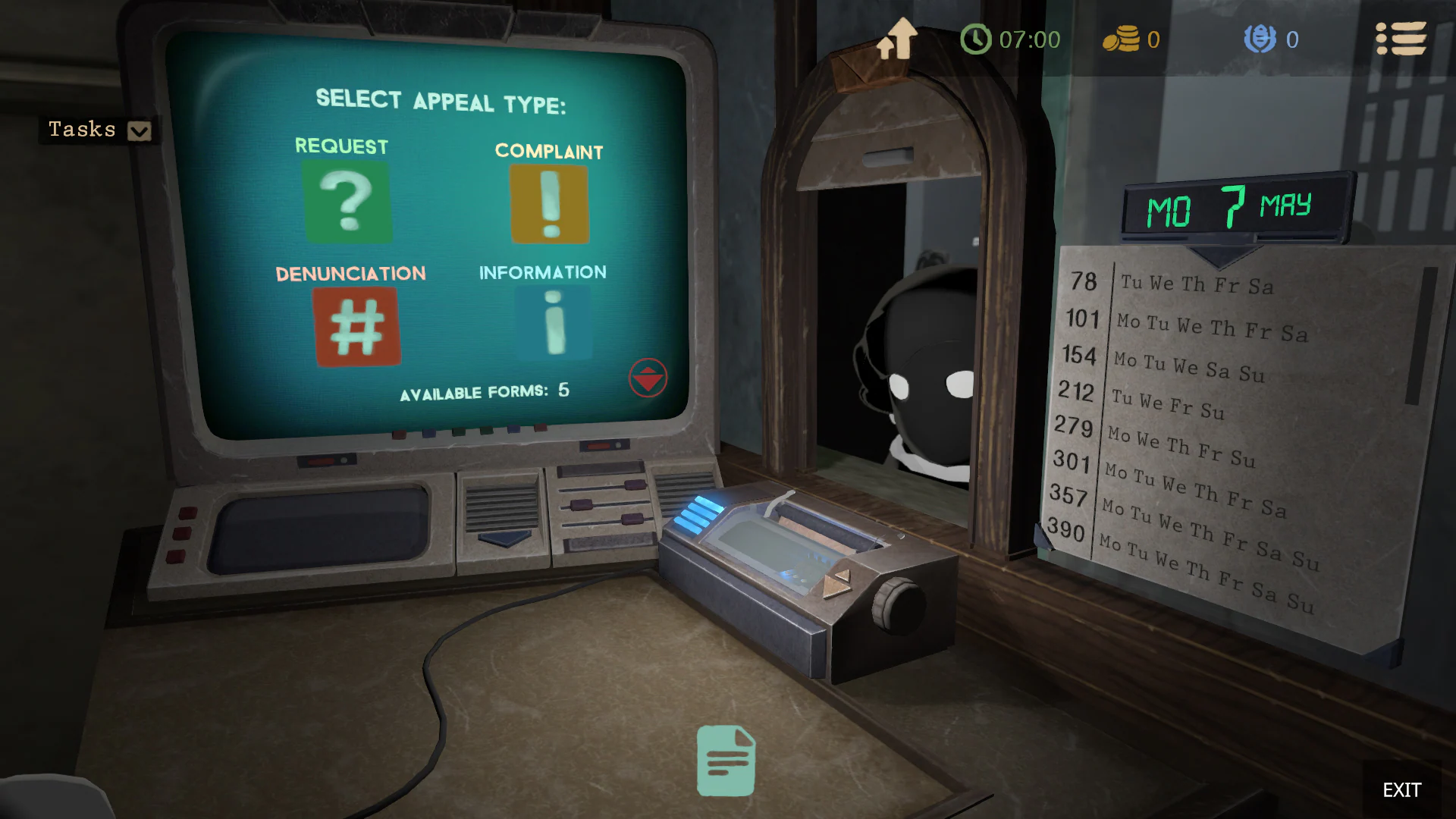
Task: Click the green document icon at bottom center
Action: pyautogui.click(x=725, y=760)
